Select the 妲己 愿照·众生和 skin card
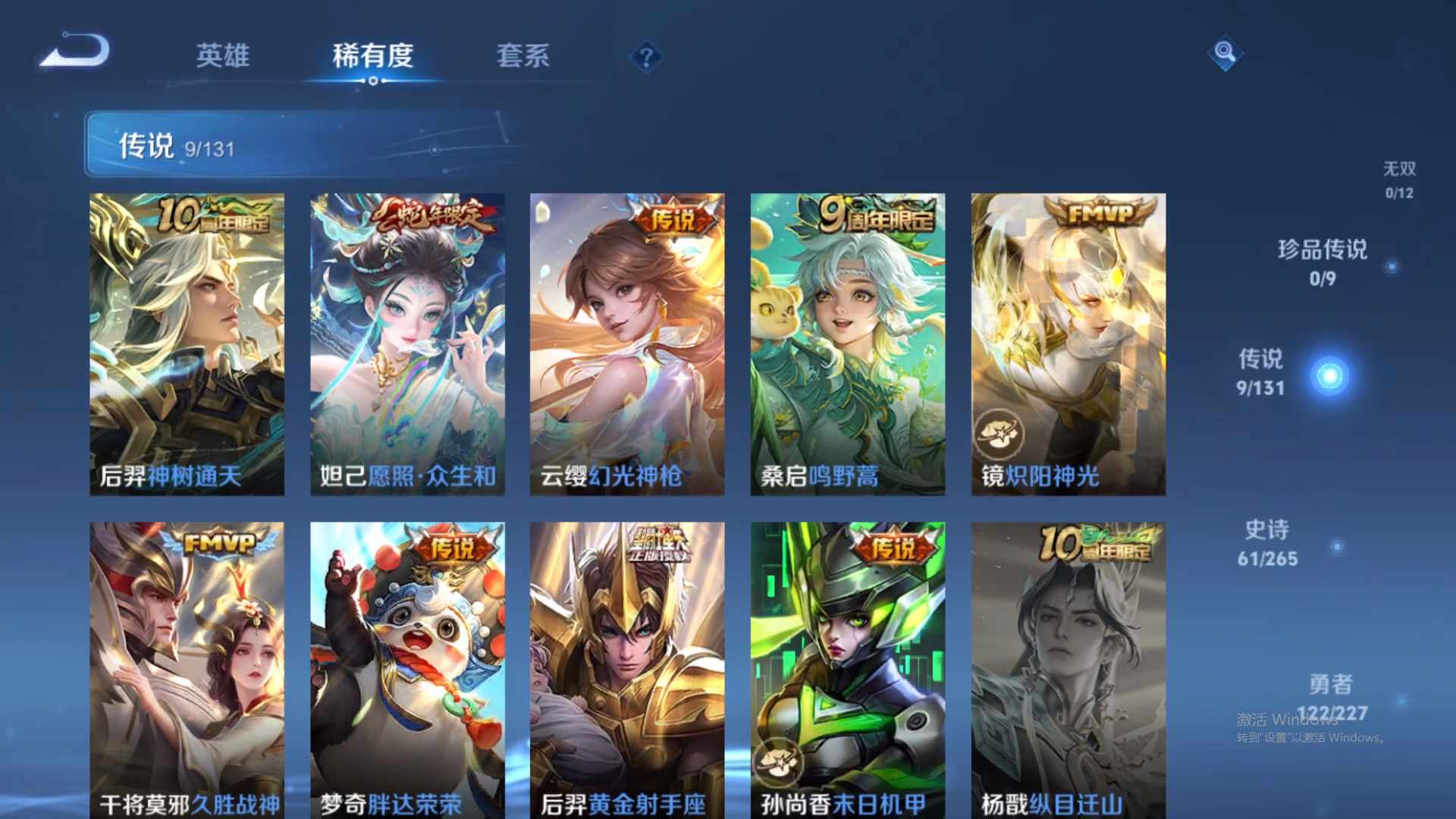Image resolution: width=1456 pixels, height=819 pixels. coord(407,344)
